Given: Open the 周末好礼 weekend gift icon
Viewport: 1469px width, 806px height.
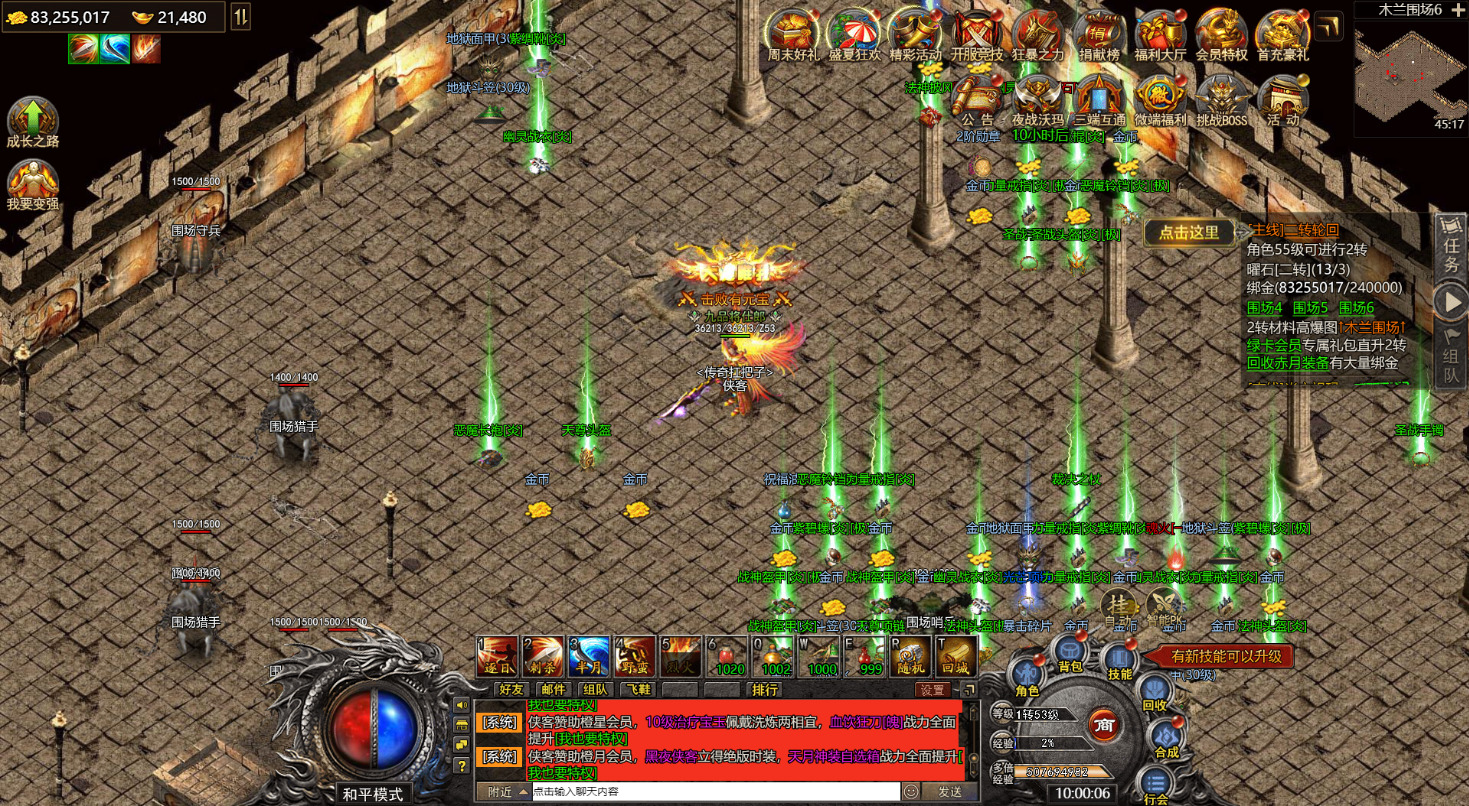Looking at the screenshot, I should click(792, 35).
